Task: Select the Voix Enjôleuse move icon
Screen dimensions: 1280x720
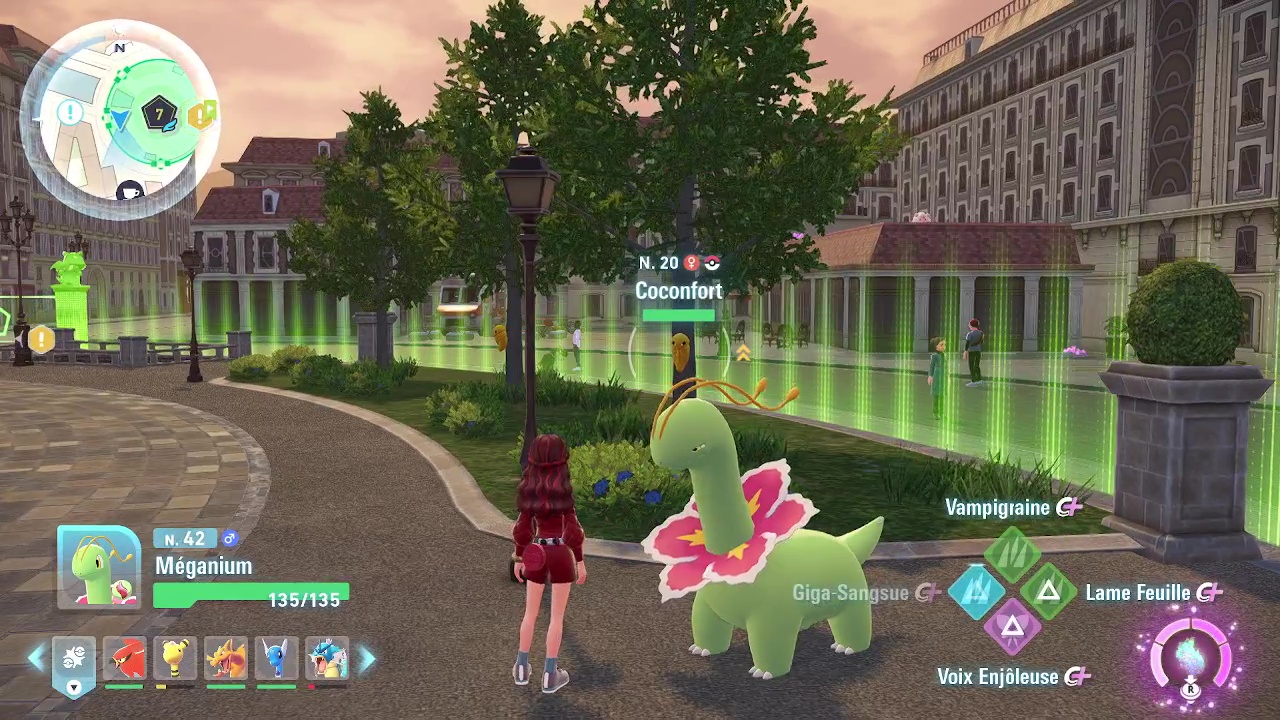Action: tap(1013, 627)
